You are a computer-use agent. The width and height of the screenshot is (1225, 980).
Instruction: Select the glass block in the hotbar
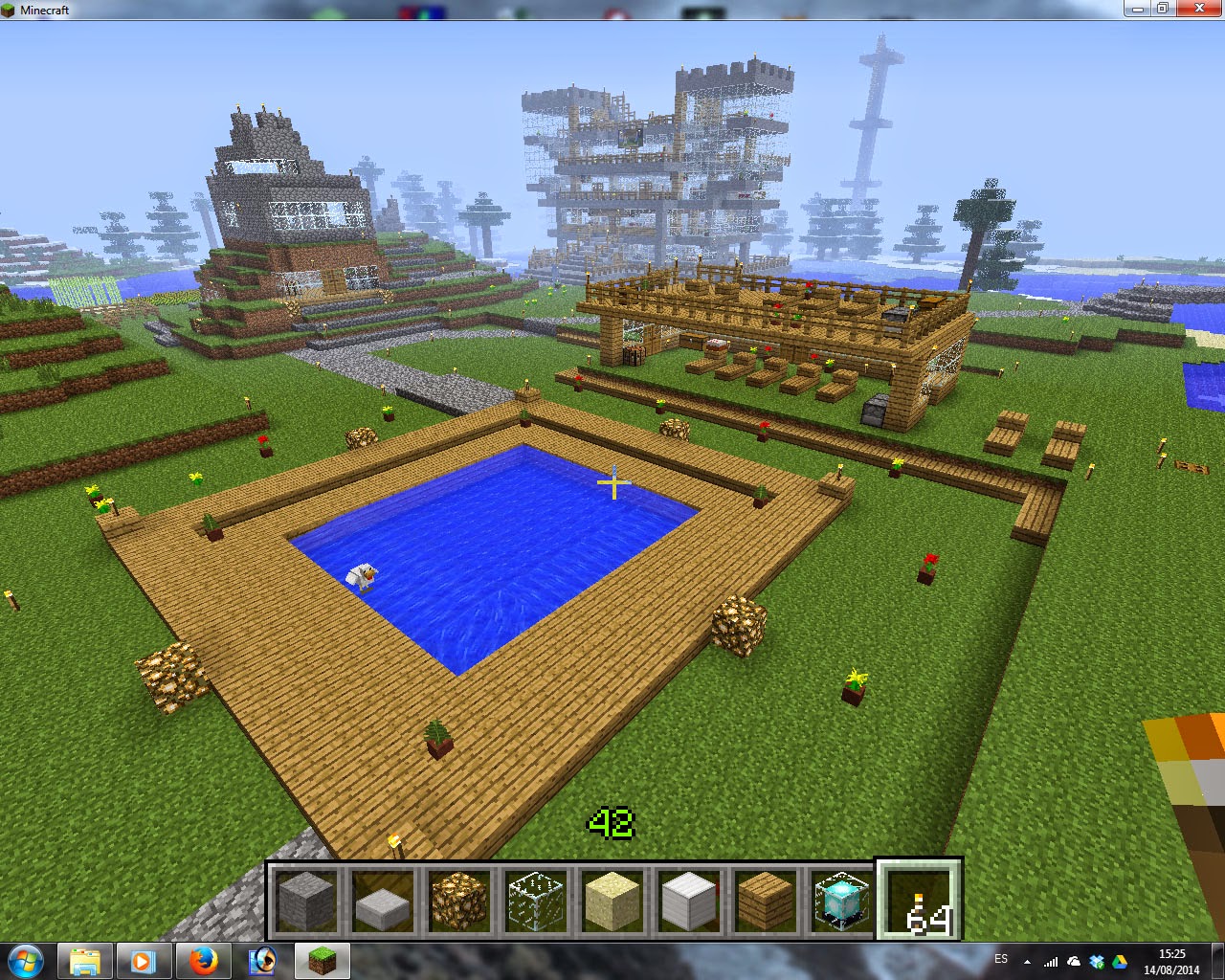point(535,900)
